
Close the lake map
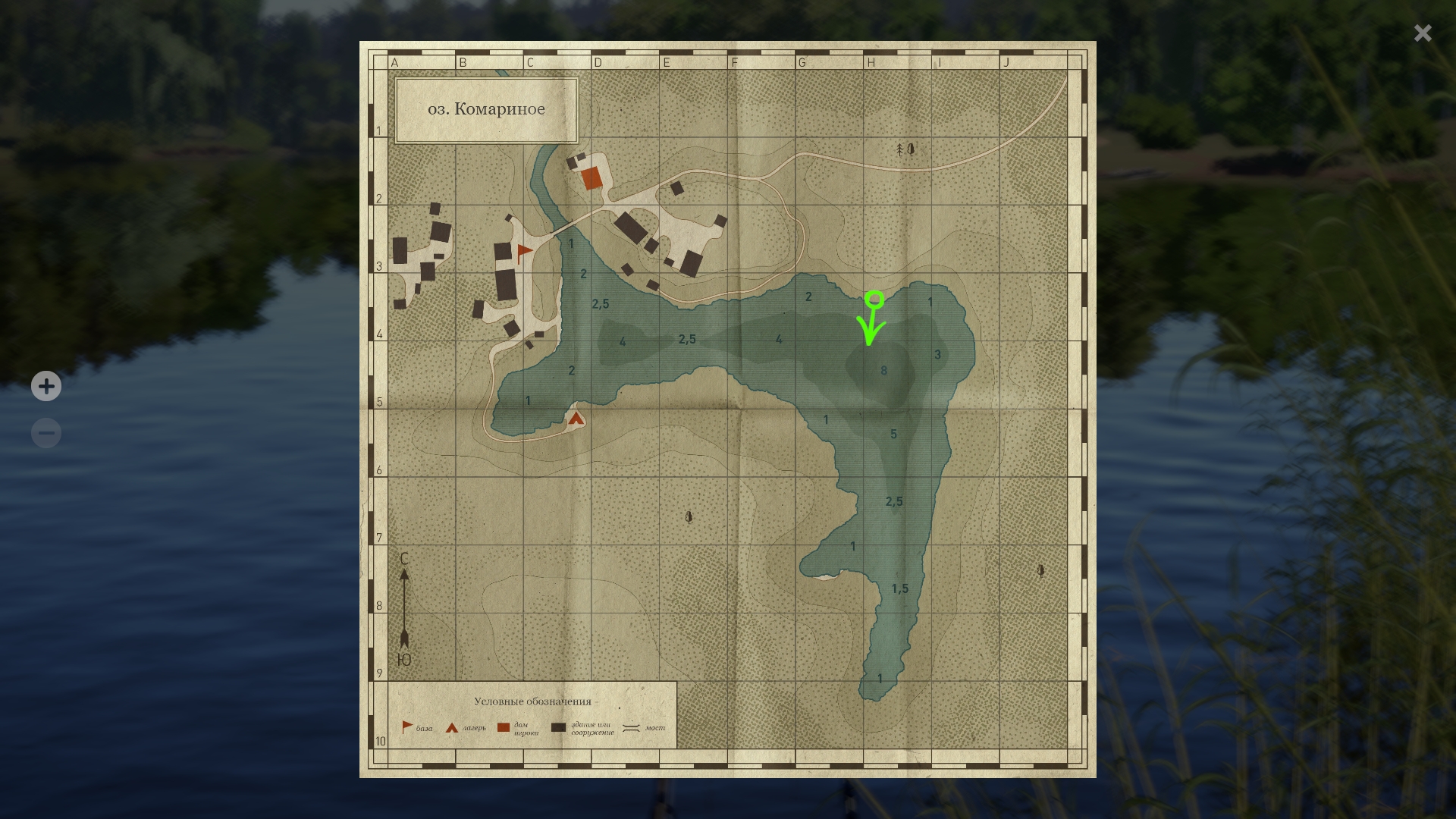coord(1422,33)
